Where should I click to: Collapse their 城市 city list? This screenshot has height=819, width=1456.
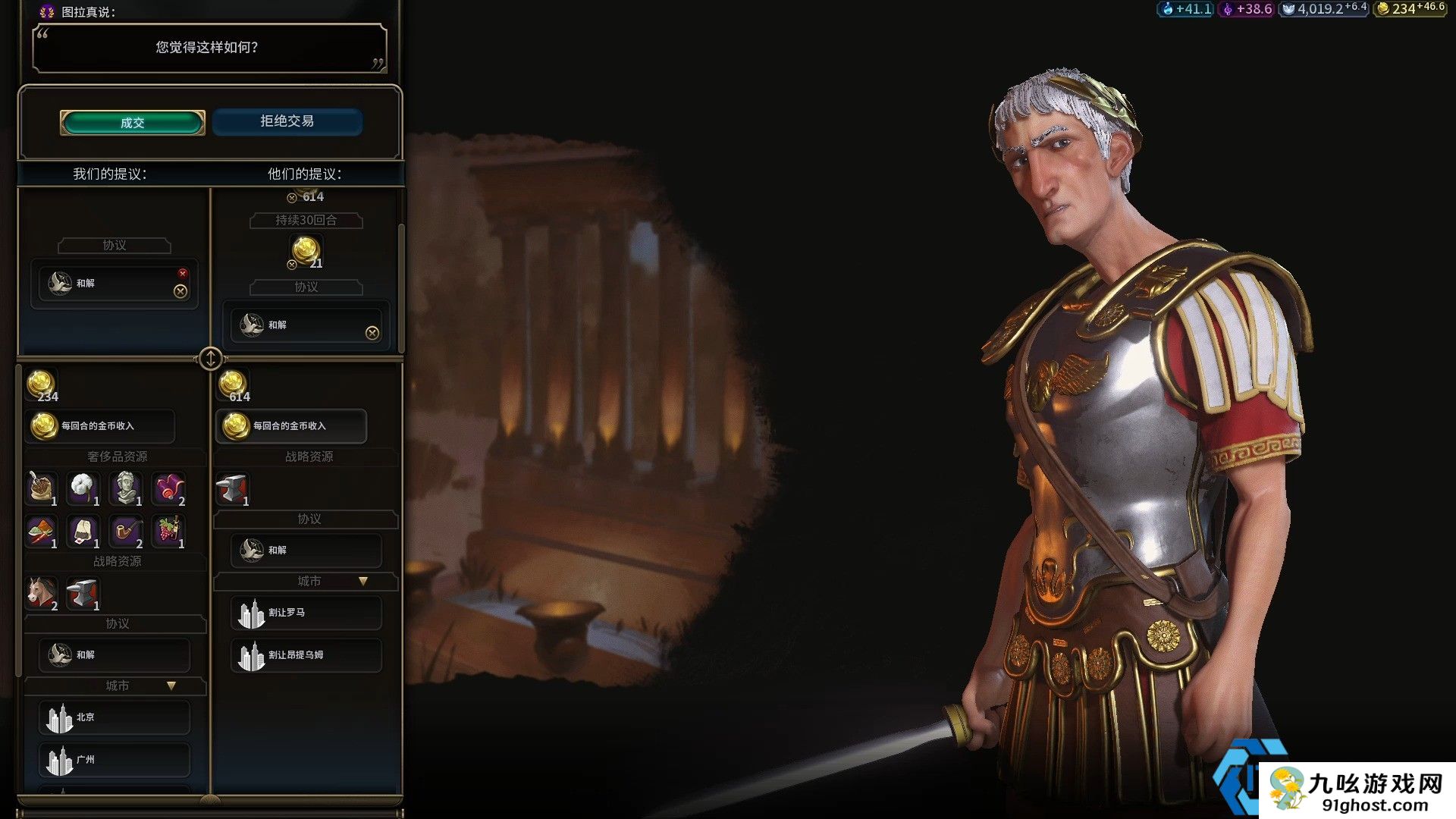pos(363,582)
